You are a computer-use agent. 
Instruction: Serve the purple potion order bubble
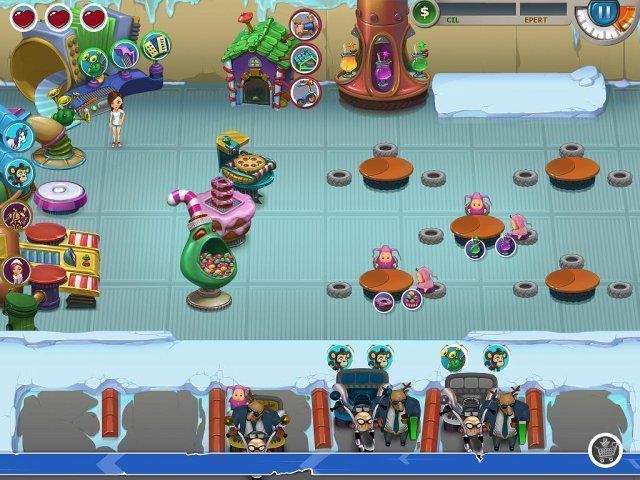click(505, 245)
